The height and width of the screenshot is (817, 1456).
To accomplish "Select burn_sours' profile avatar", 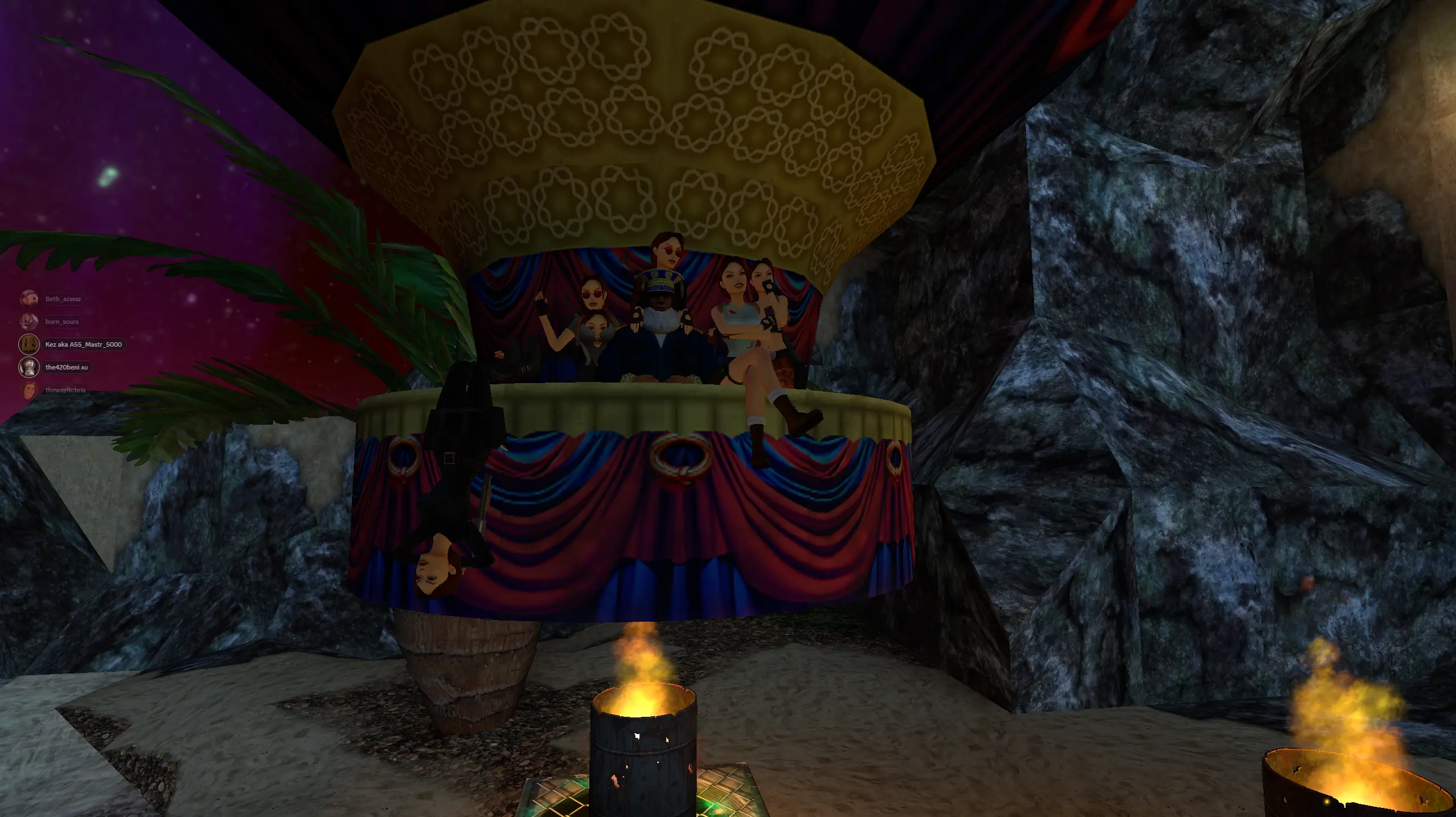I will (x=30, y=321).
